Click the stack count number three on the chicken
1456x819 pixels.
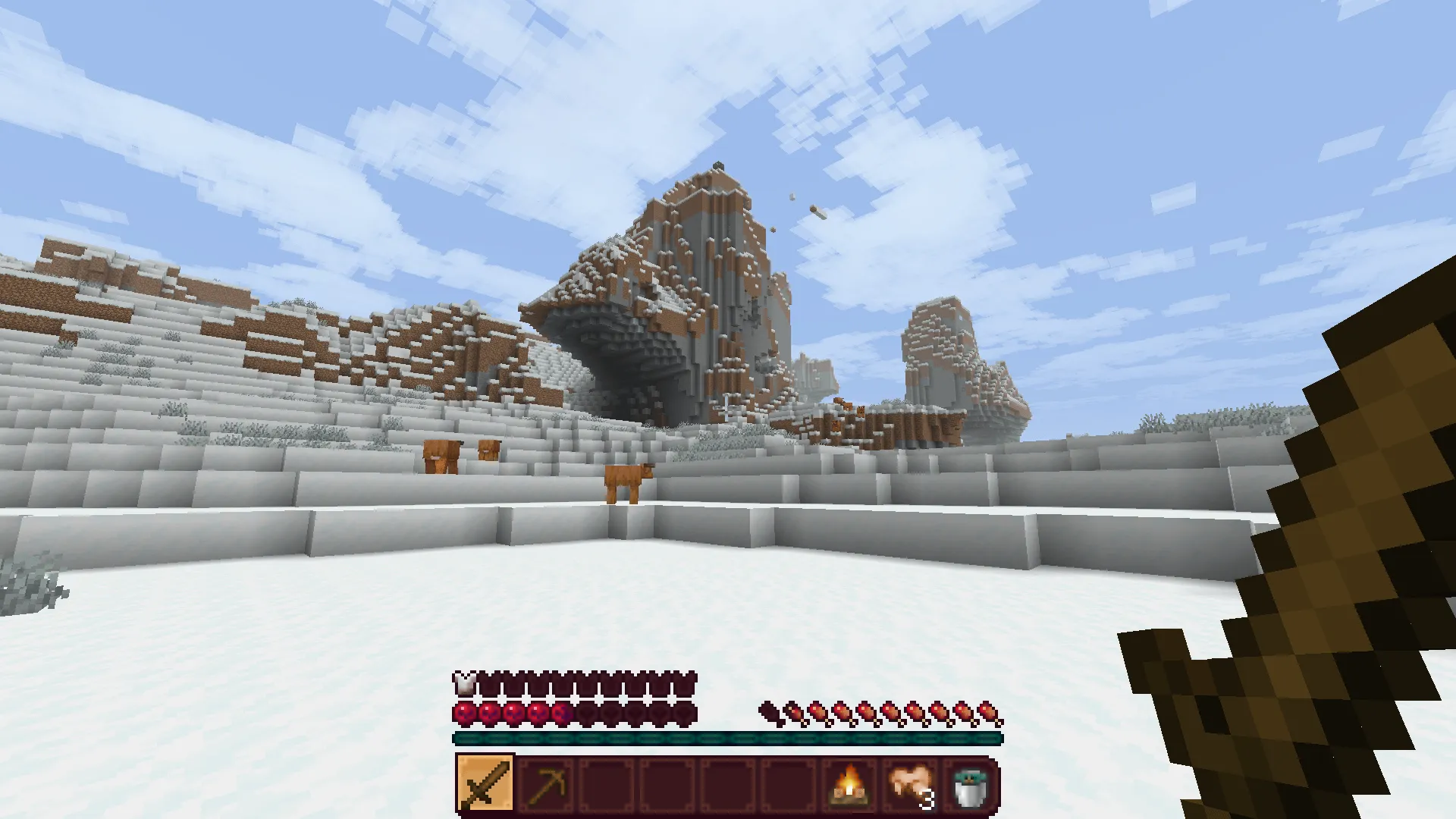point(927,800)
